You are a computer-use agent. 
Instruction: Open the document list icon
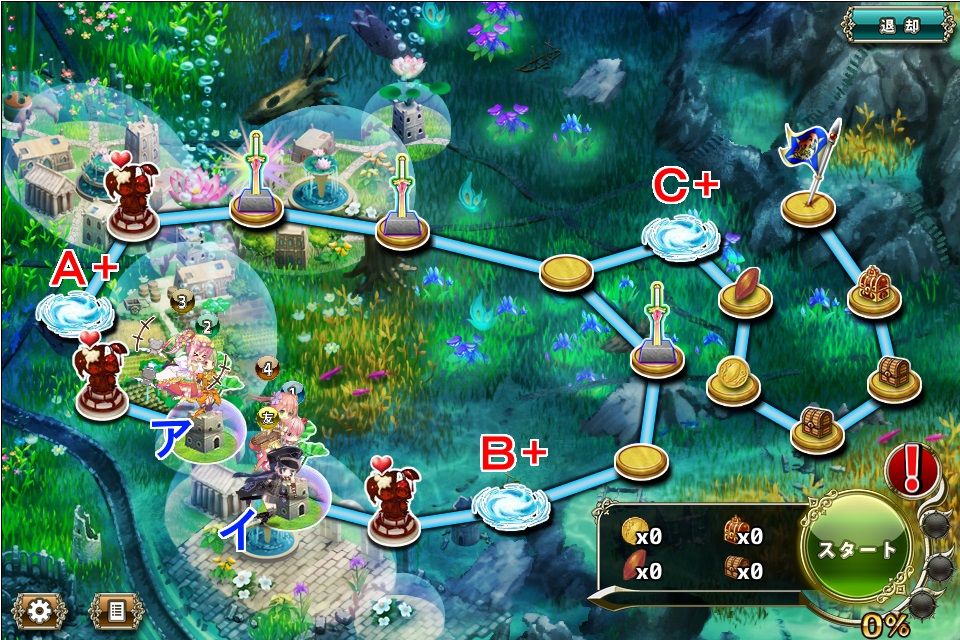[116, 609]
